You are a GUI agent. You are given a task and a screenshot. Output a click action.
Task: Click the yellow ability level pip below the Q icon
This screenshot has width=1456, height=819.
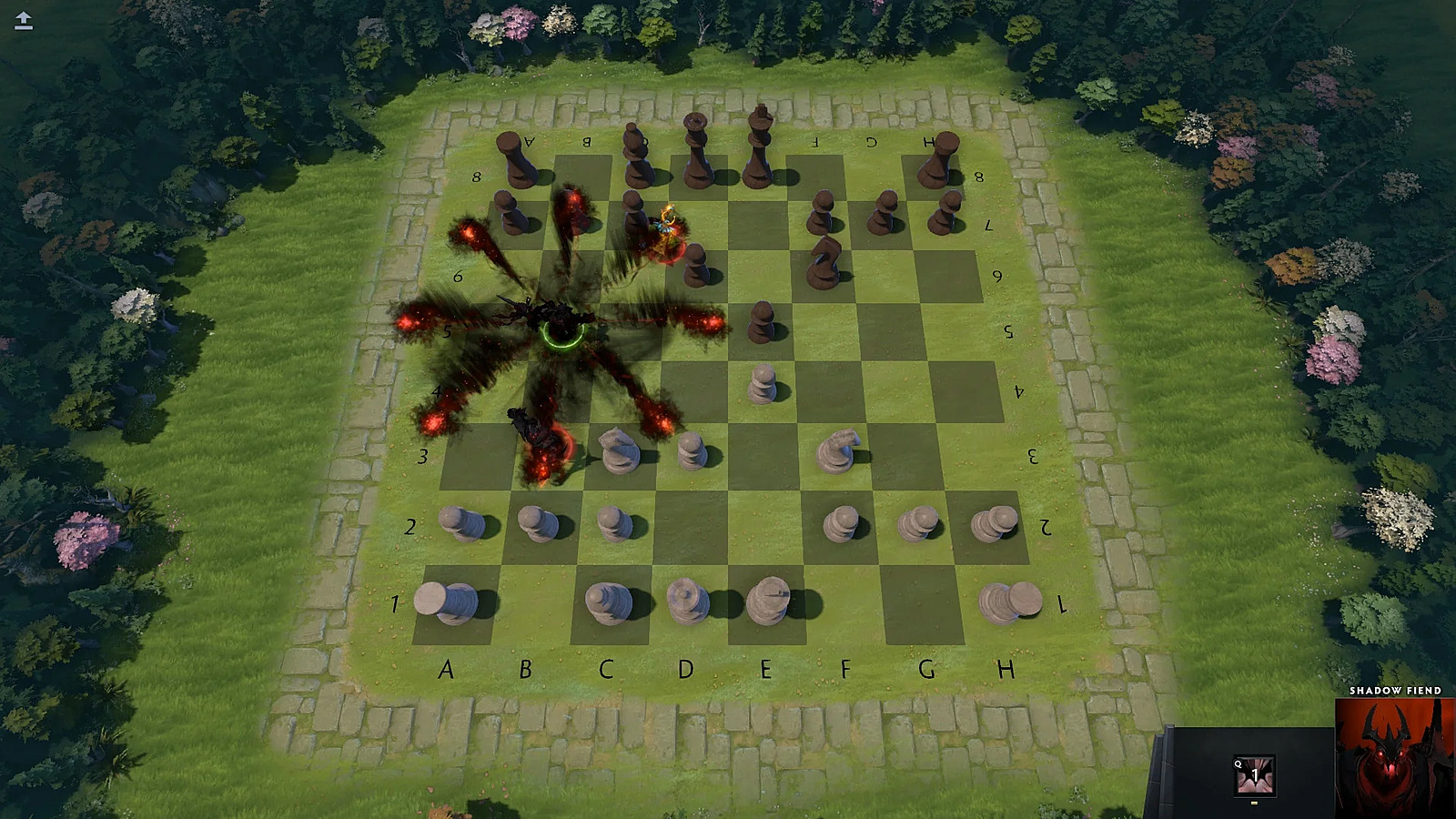(1254, 804)
